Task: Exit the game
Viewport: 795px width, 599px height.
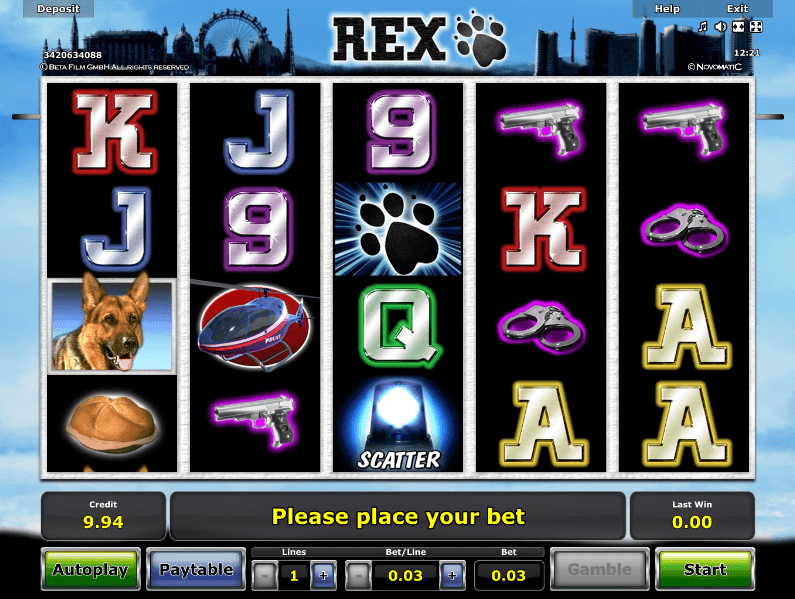Action: pos(737,8)
